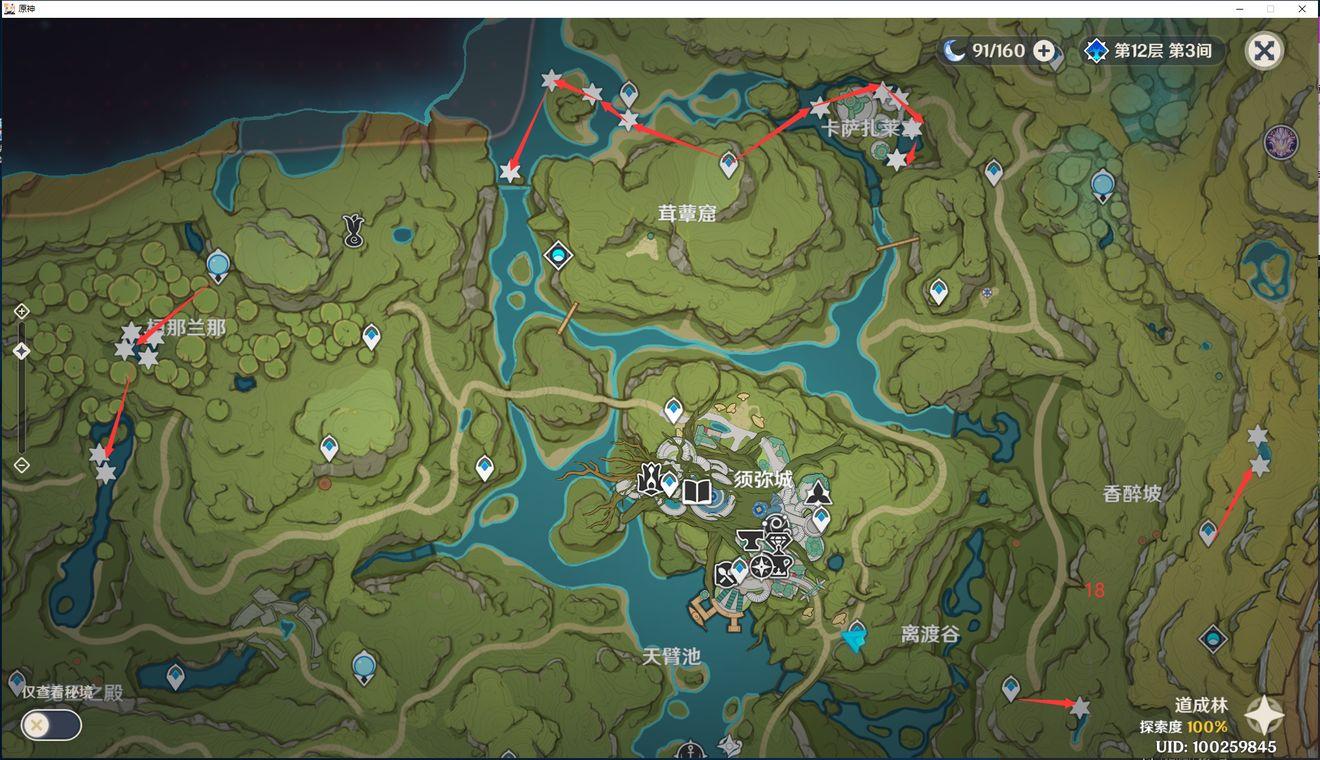Minimize the game window
Screen dimensions: 1320x760
(1240, 8)
